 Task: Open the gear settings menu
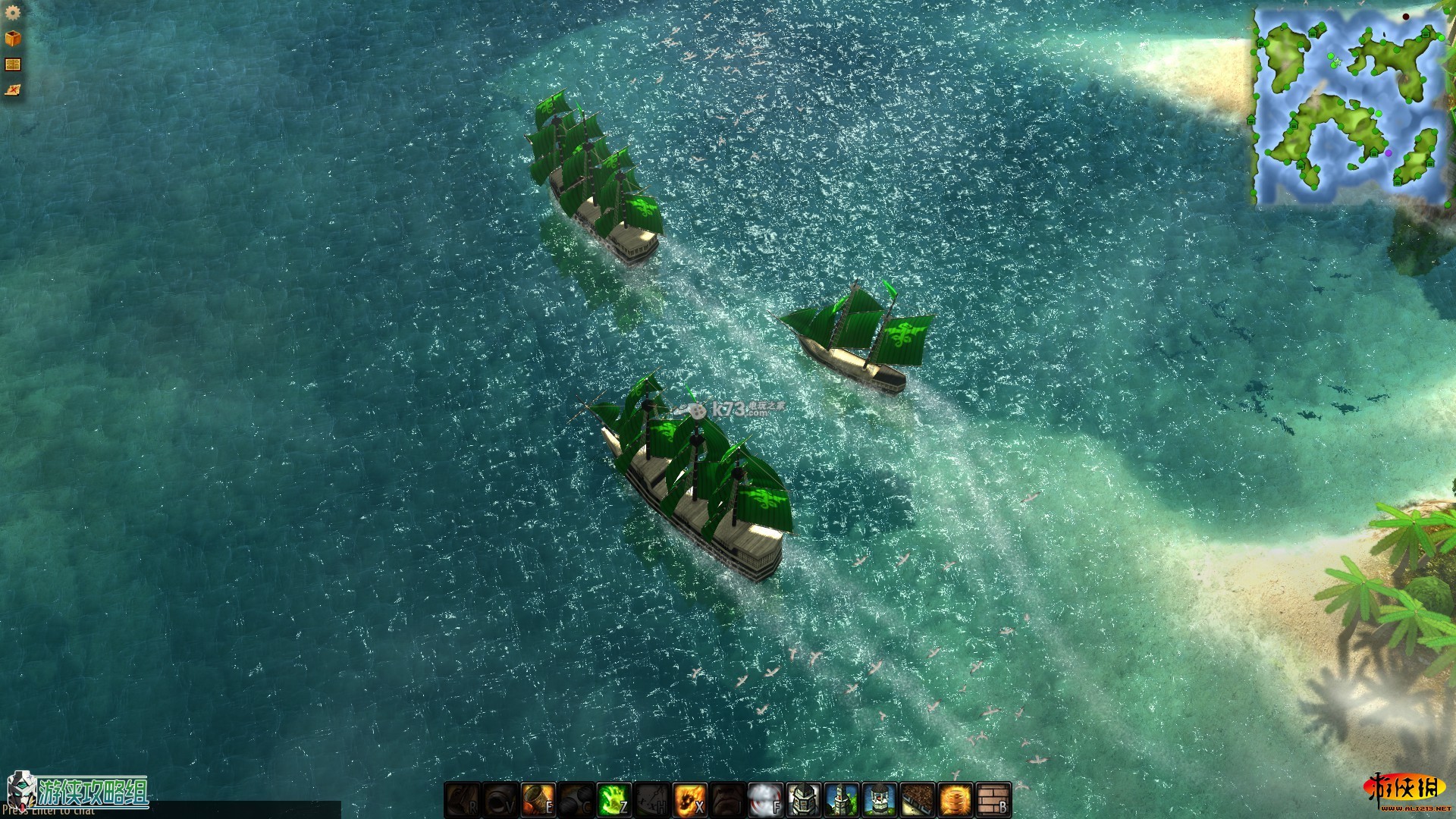(13, 13)
